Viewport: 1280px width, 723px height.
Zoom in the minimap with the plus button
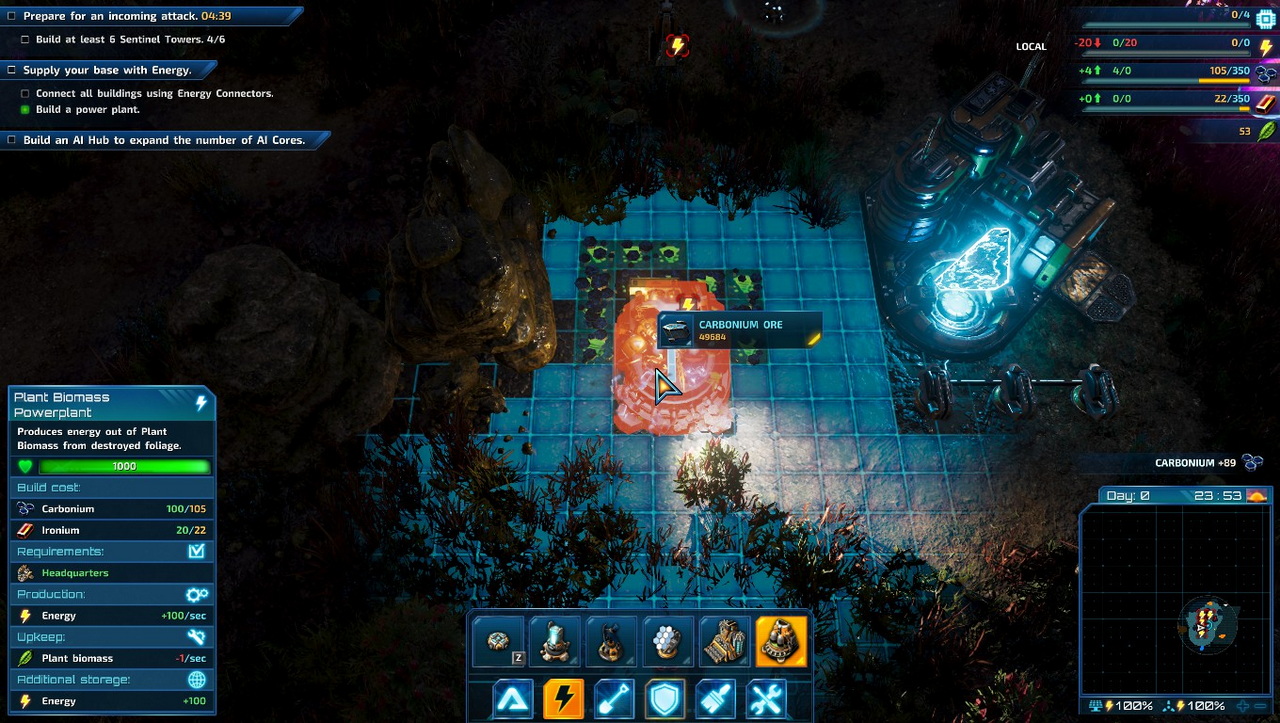coord(1244,706)
